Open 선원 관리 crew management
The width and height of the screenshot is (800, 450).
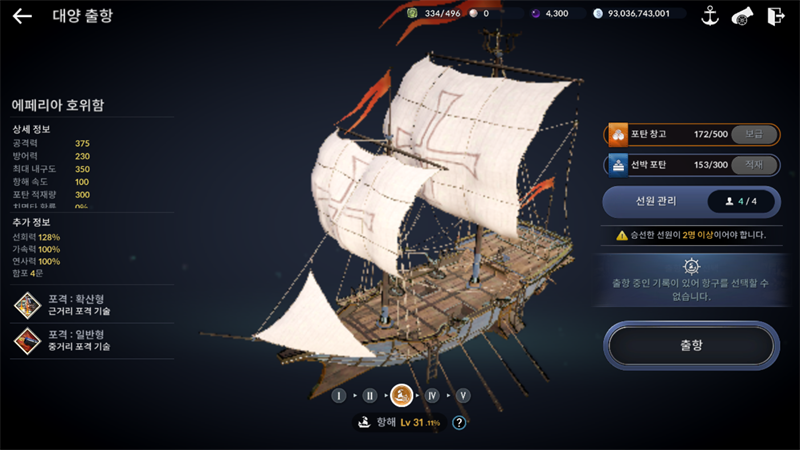point(690,201)
